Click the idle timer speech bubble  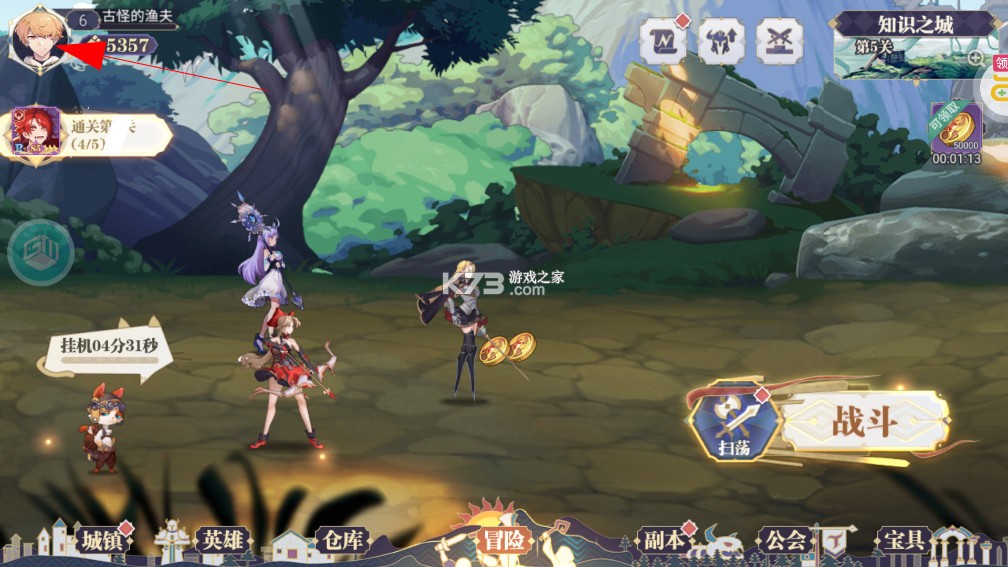point(109,346)
